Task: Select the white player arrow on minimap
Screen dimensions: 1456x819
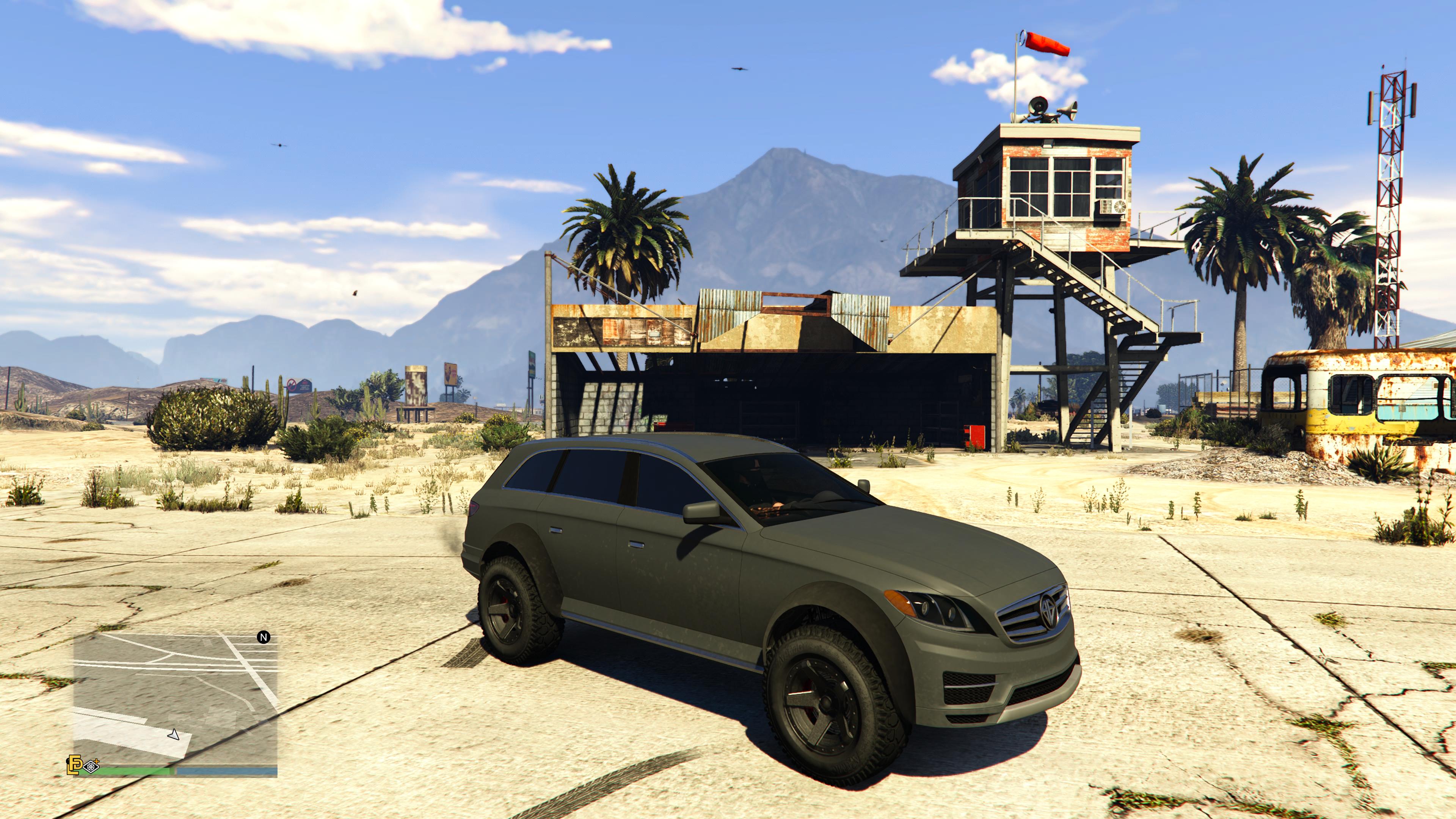Action: (x=174, y=735)
